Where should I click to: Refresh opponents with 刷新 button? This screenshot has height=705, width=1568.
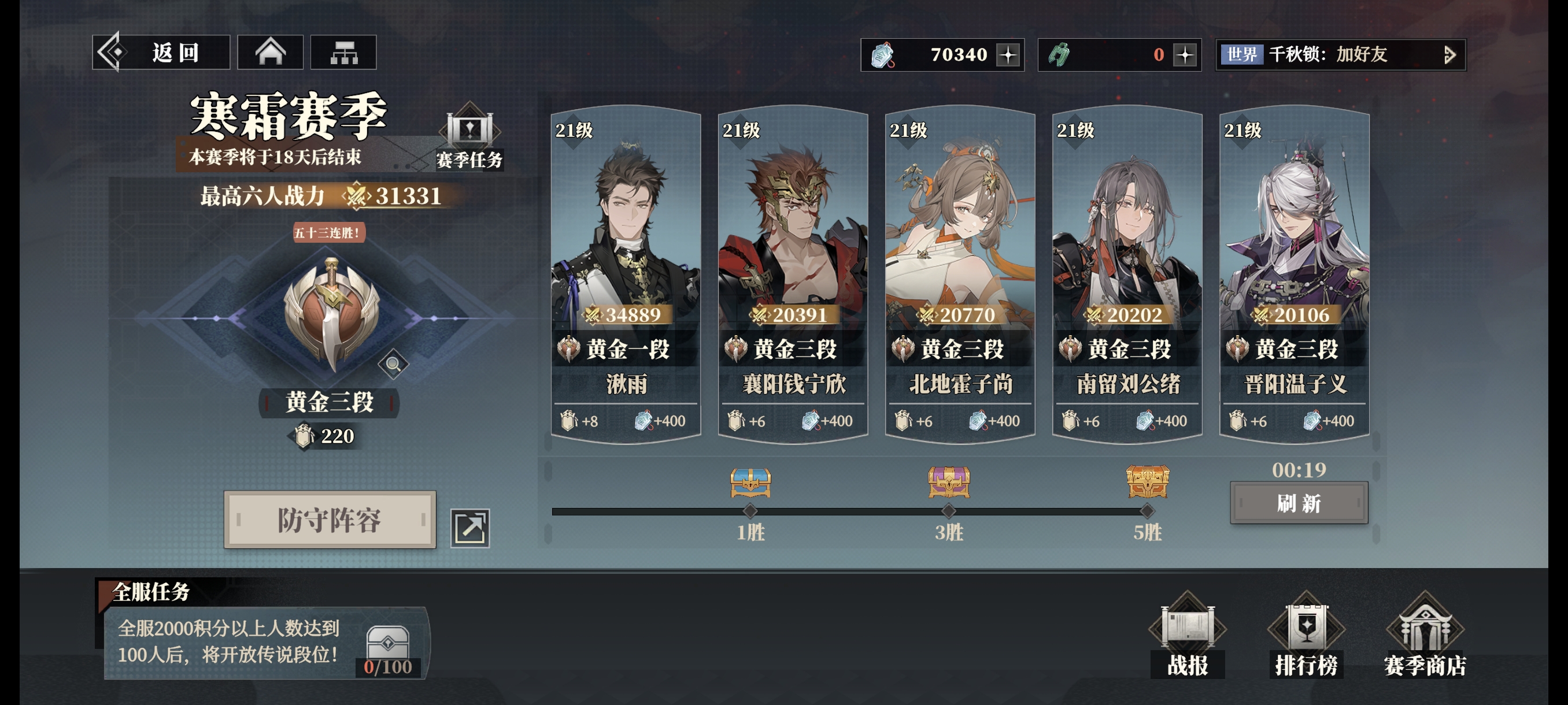click(1299, 503)
